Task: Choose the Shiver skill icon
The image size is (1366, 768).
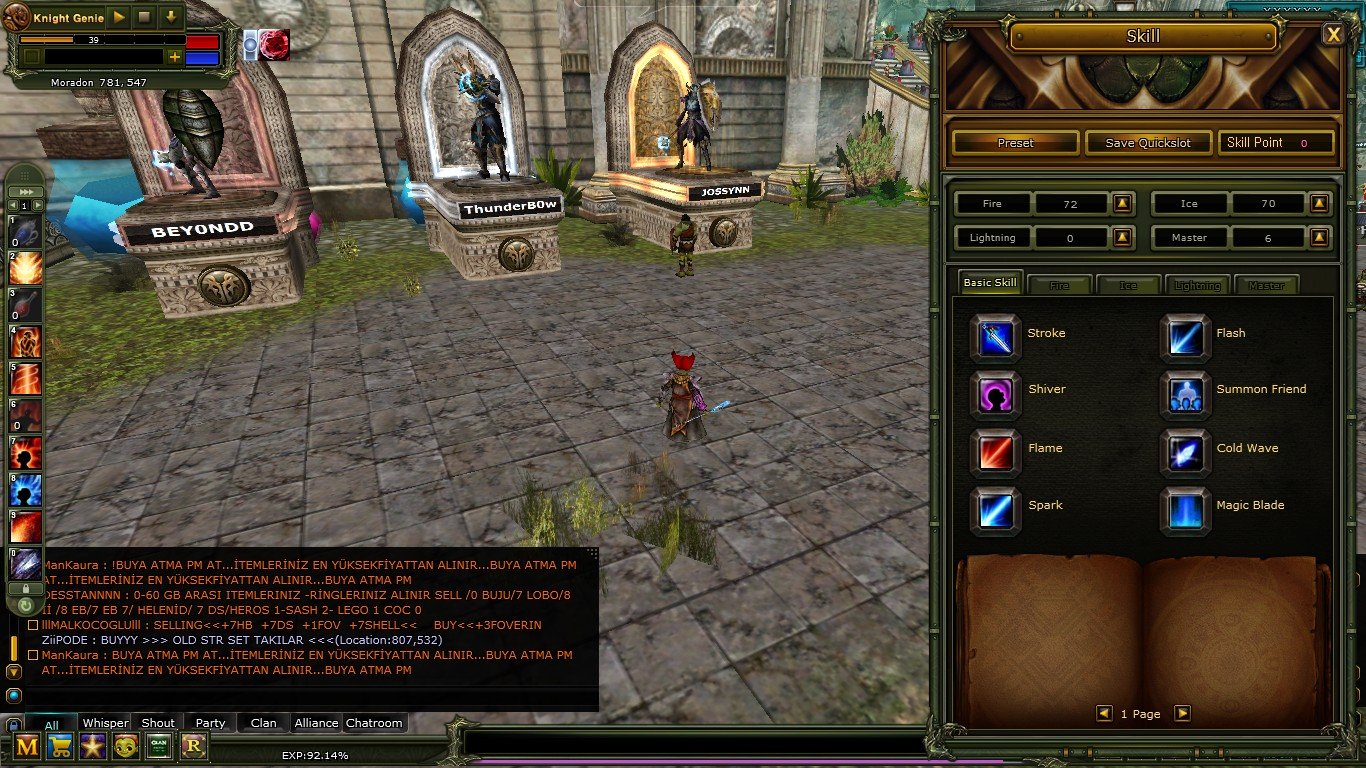Action: pyautogui.click(x=996, y=394)
